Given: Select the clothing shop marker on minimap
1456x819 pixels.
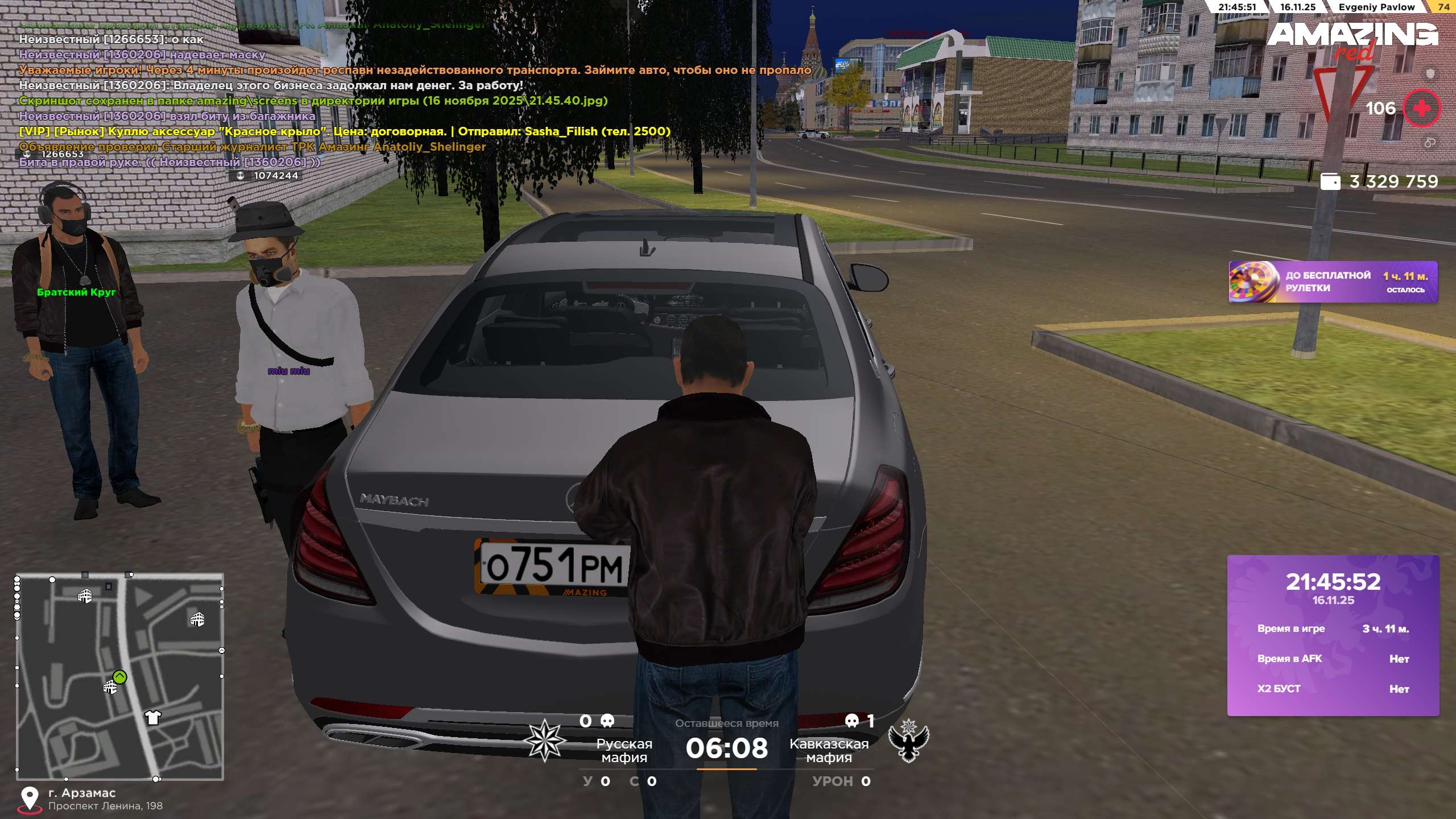Looking at the screenshot, I should pos(152,717).
